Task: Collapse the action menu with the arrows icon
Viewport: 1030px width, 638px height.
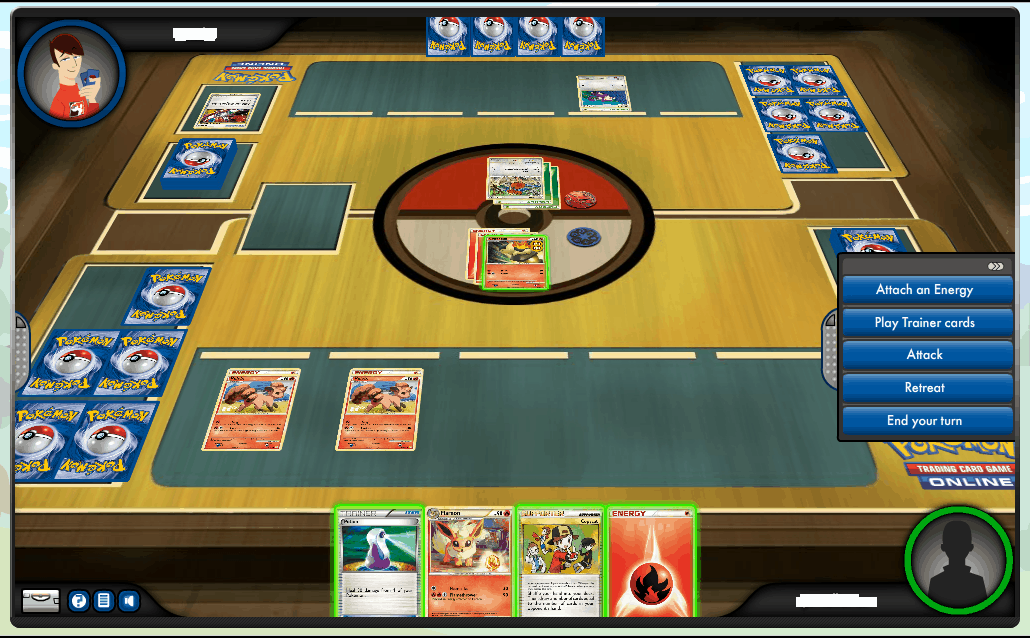Action: [x=995, y=267]
